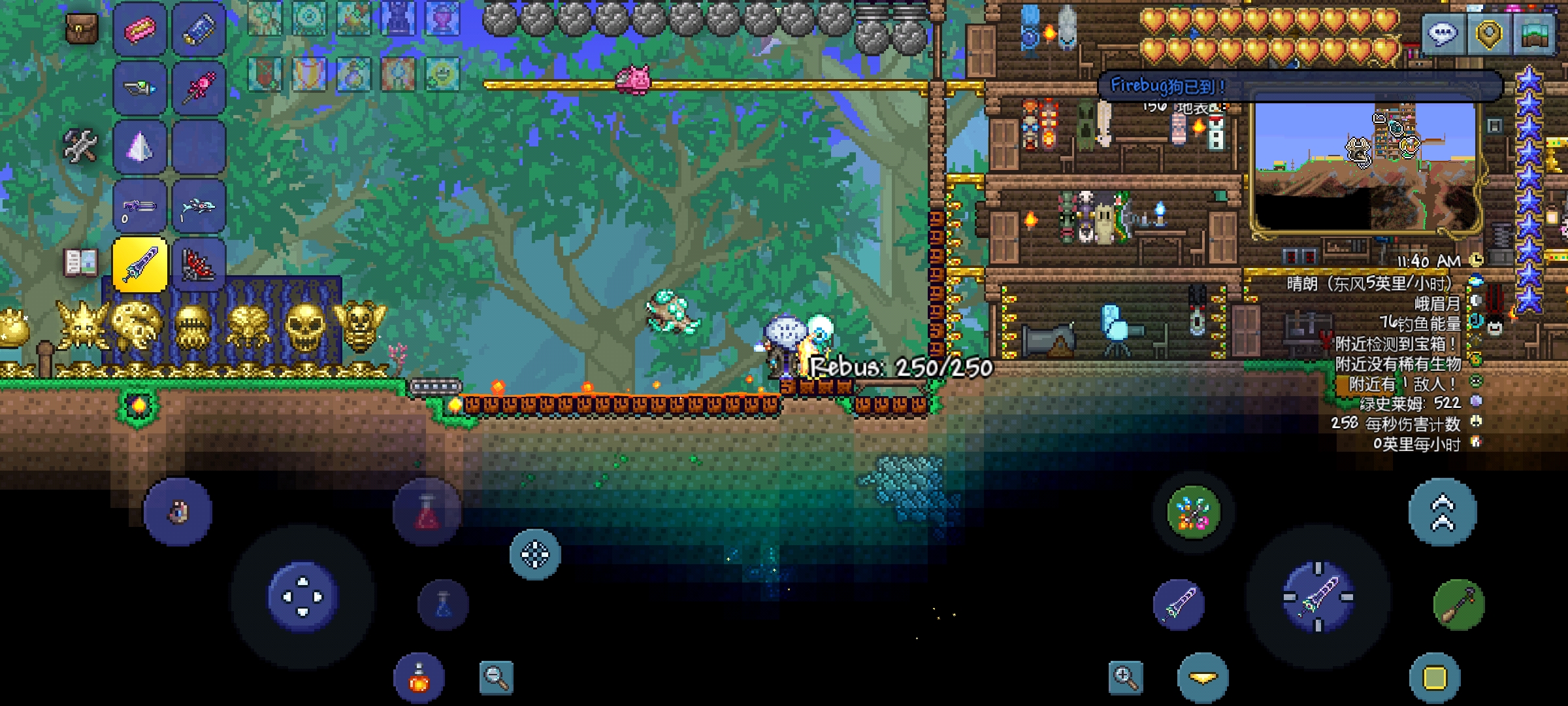Activate the orange buff potion button
Image resolution: width=1568 pixels, height=706 pixels.
pyautogui.click(x=419, y=678)
